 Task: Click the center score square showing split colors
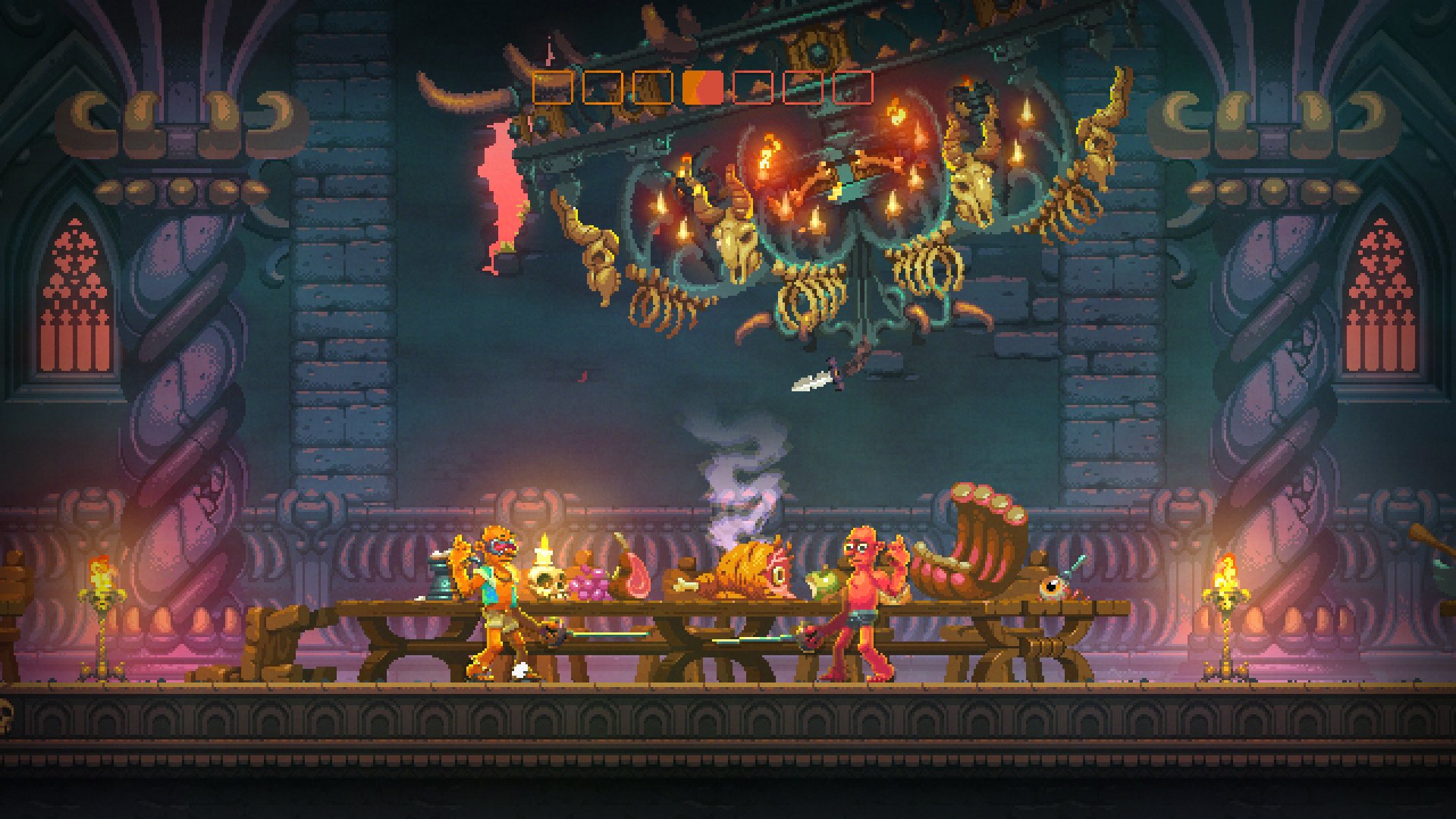coord(703,87)
